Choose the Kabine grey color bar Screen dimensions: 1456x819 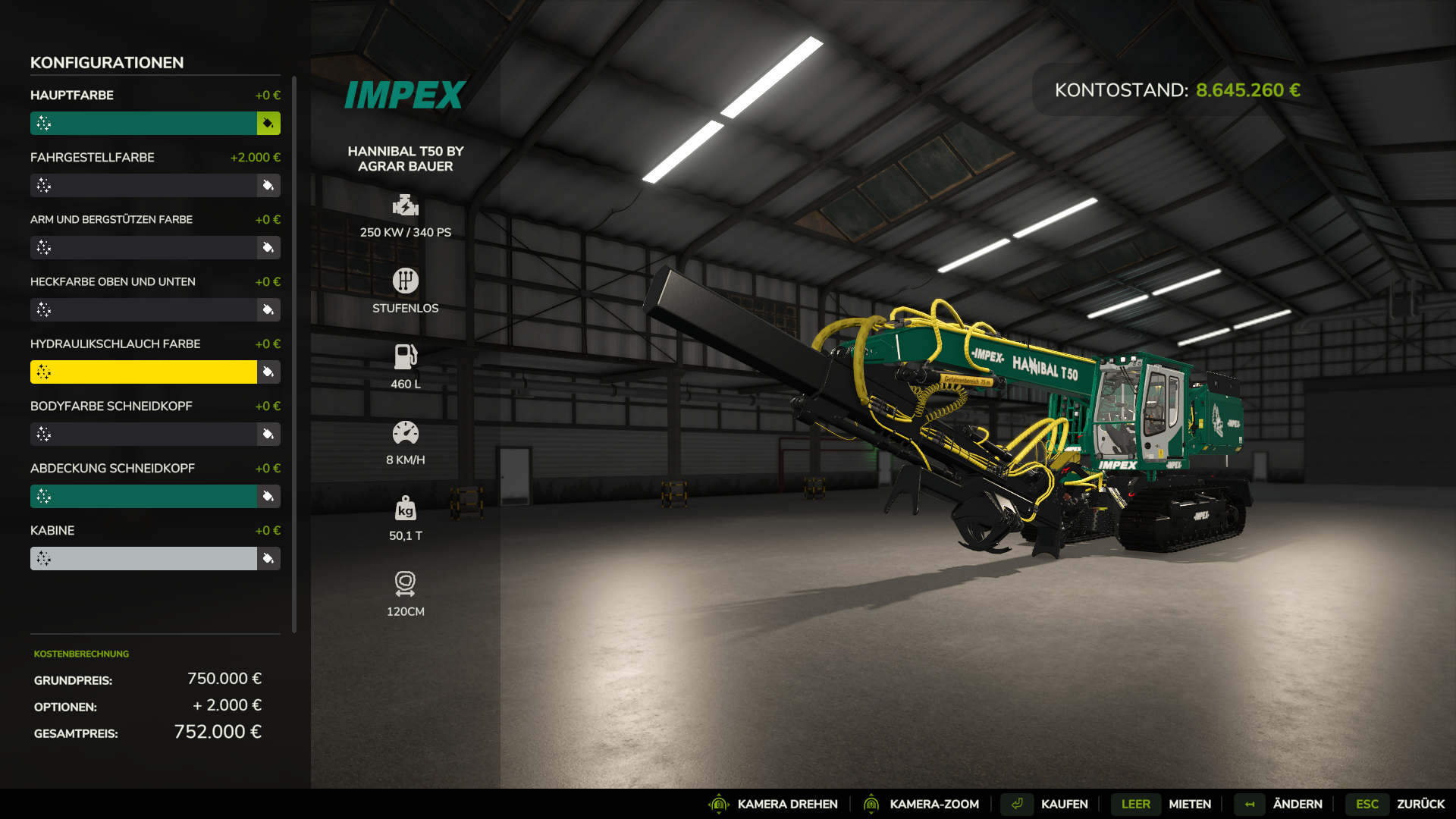pos(144,558)
